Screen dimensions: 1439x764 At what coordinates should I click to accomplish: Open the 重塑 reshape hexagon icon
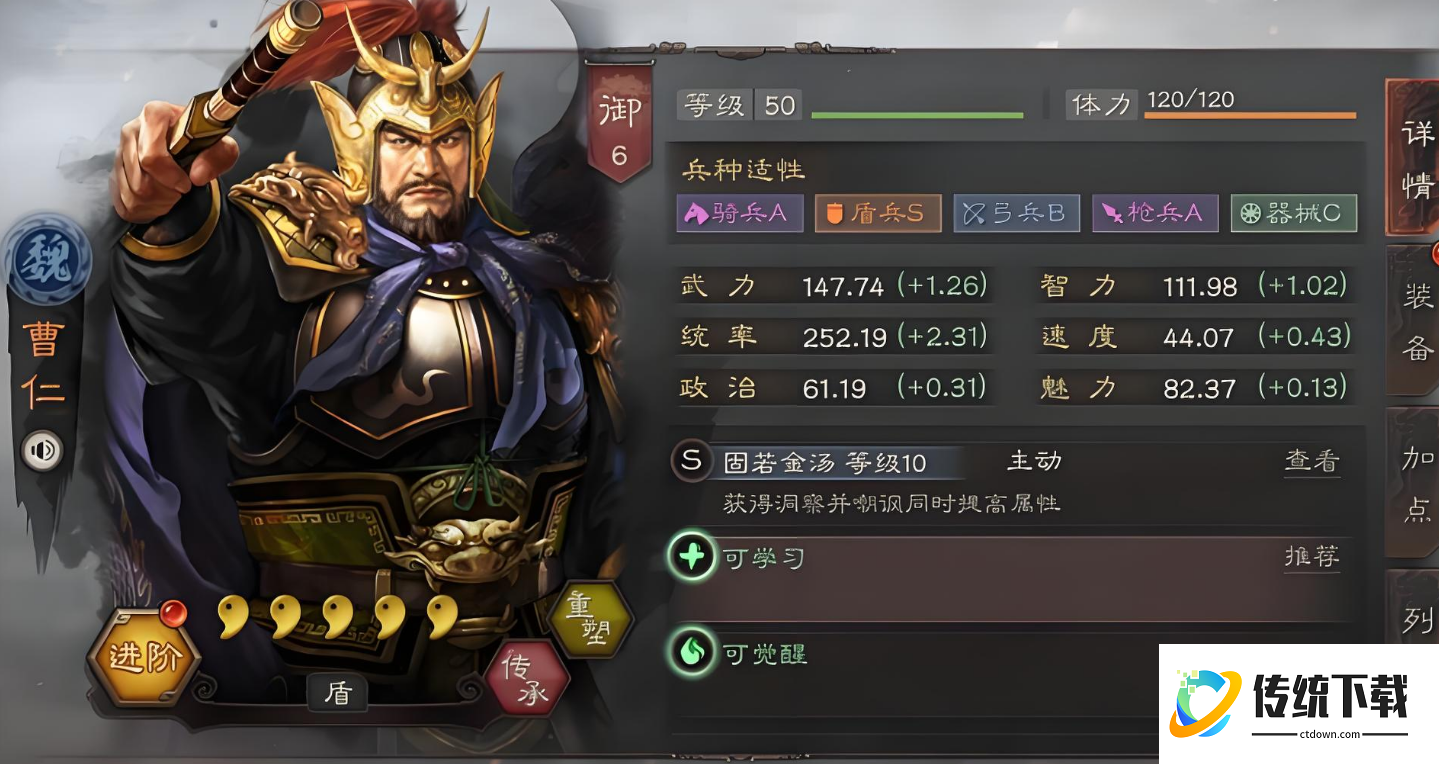(592, 617)
